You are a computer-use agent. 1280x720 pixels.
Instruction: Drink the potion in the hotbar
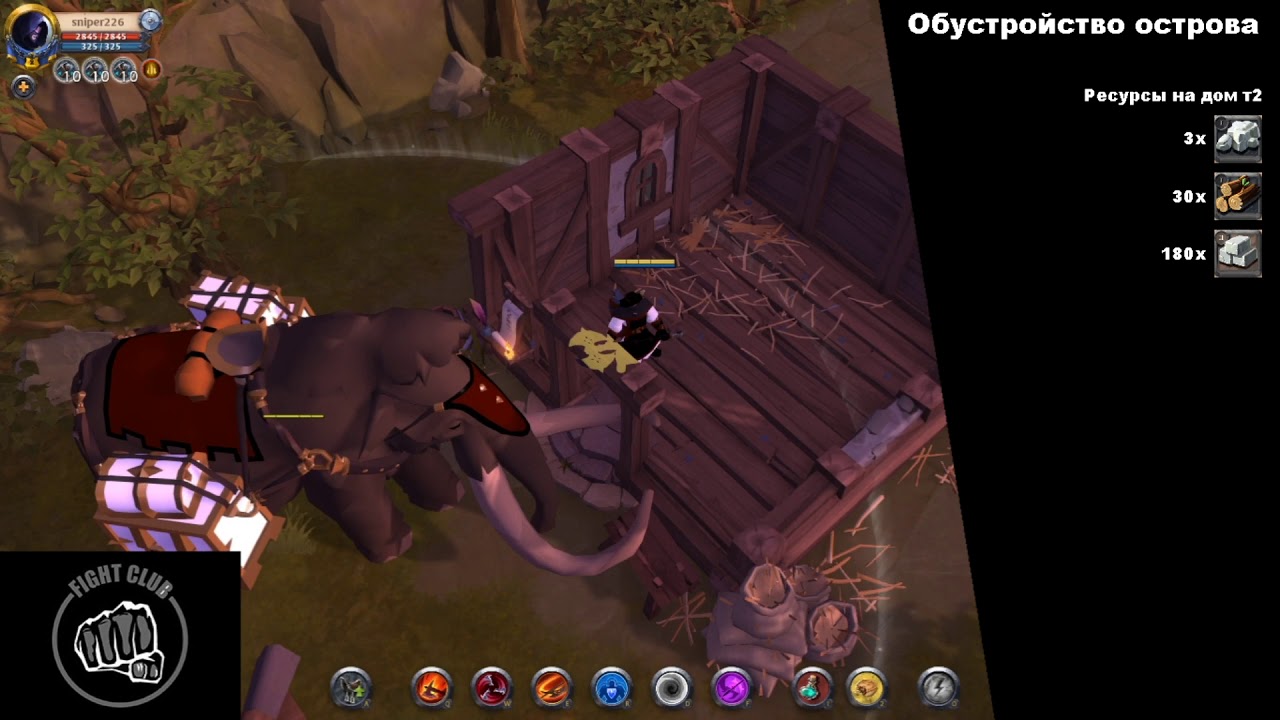[812, 688]
